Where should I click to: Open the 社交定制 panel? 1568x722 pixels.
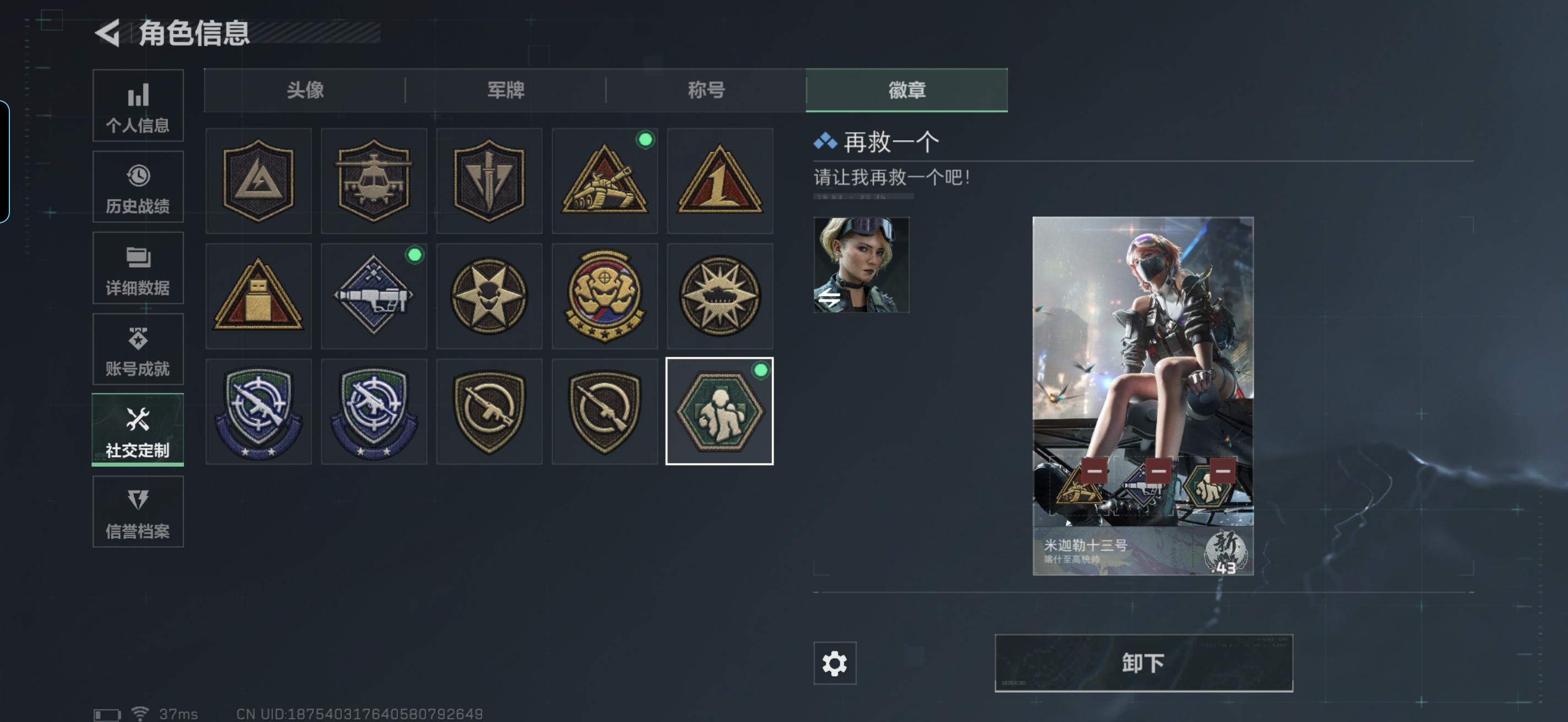point(138,429)
